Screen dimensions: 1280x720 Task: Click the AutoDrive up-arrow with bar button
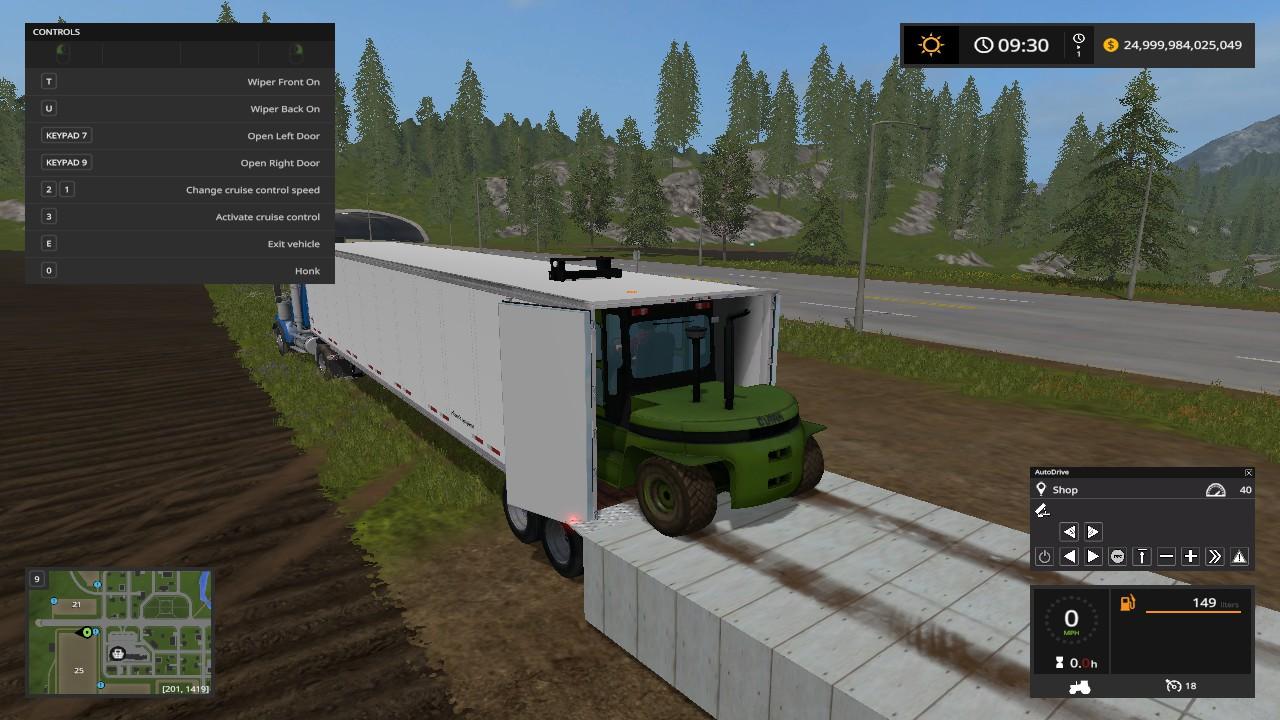1142,557
